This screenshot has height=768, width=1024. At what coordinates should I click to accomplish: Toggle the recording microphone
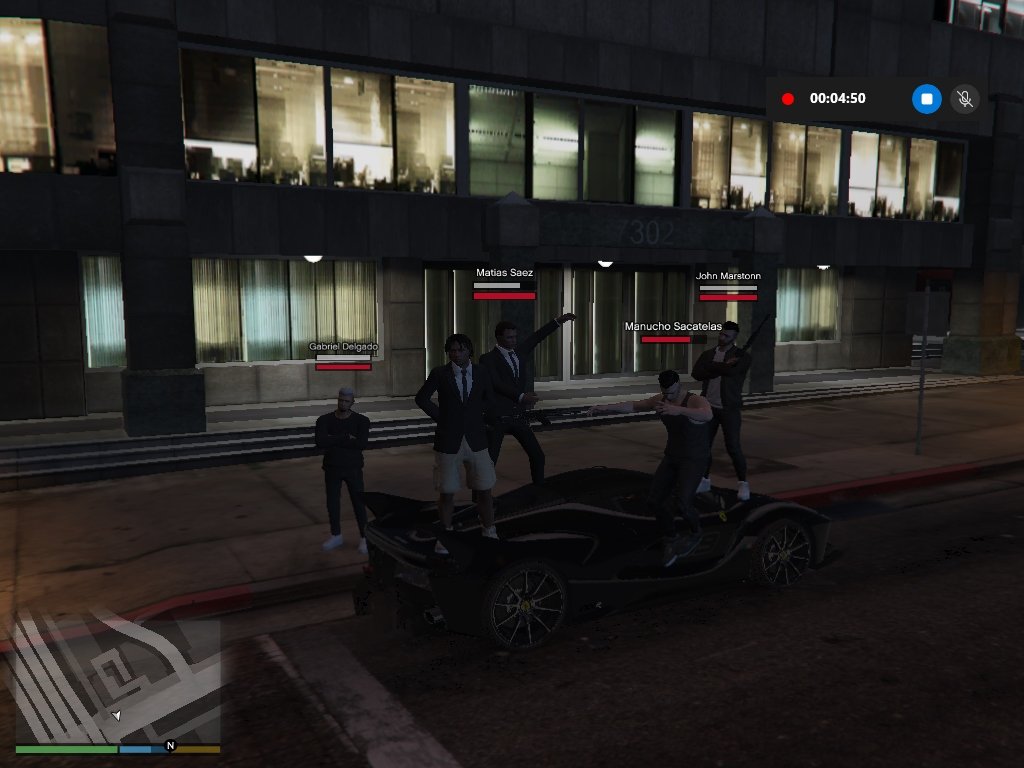pyautogui.click(x=964, y=99)
